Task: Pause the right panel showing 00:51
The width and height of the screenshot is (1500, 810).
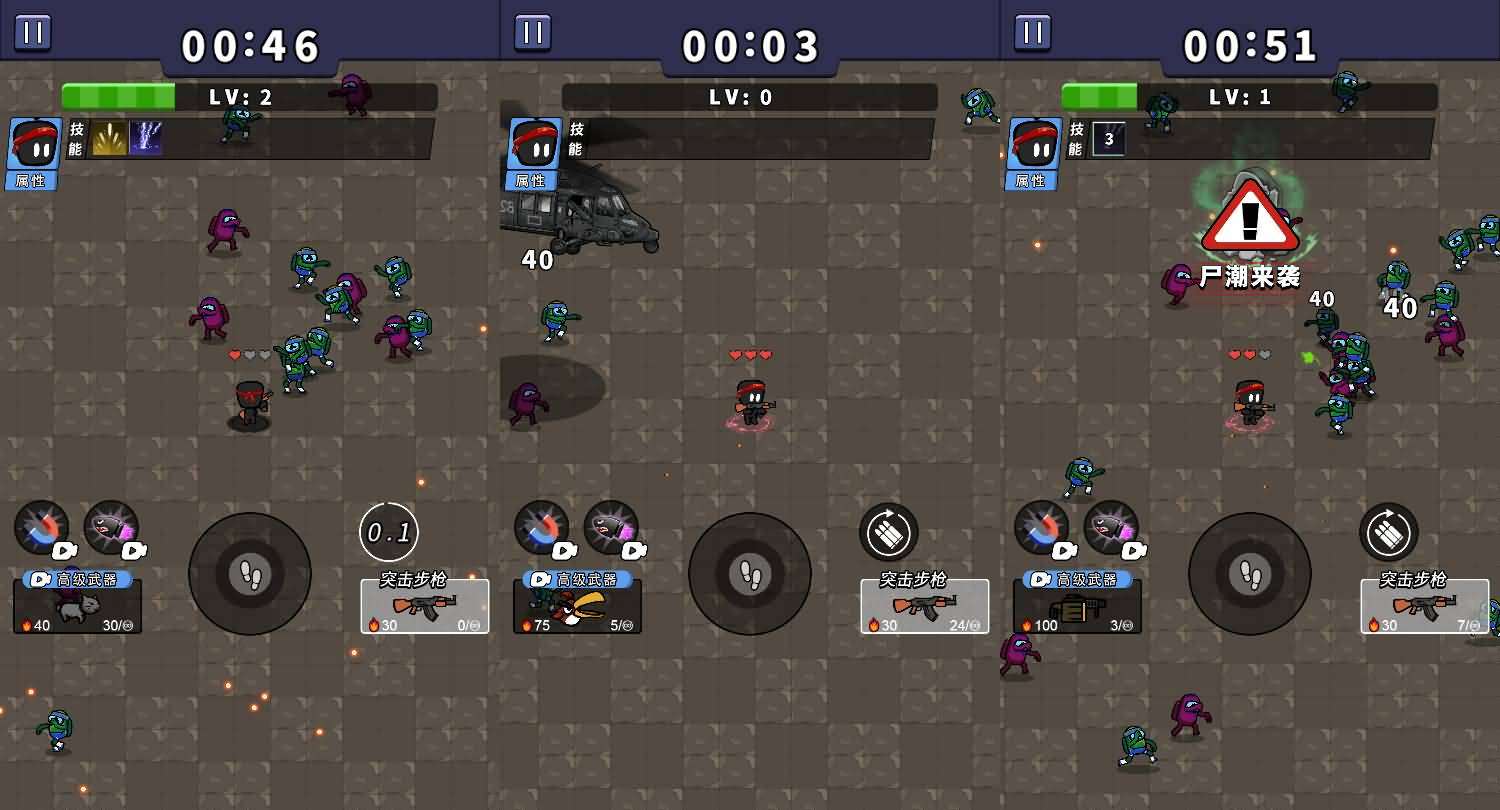Action: [1031, 31]
